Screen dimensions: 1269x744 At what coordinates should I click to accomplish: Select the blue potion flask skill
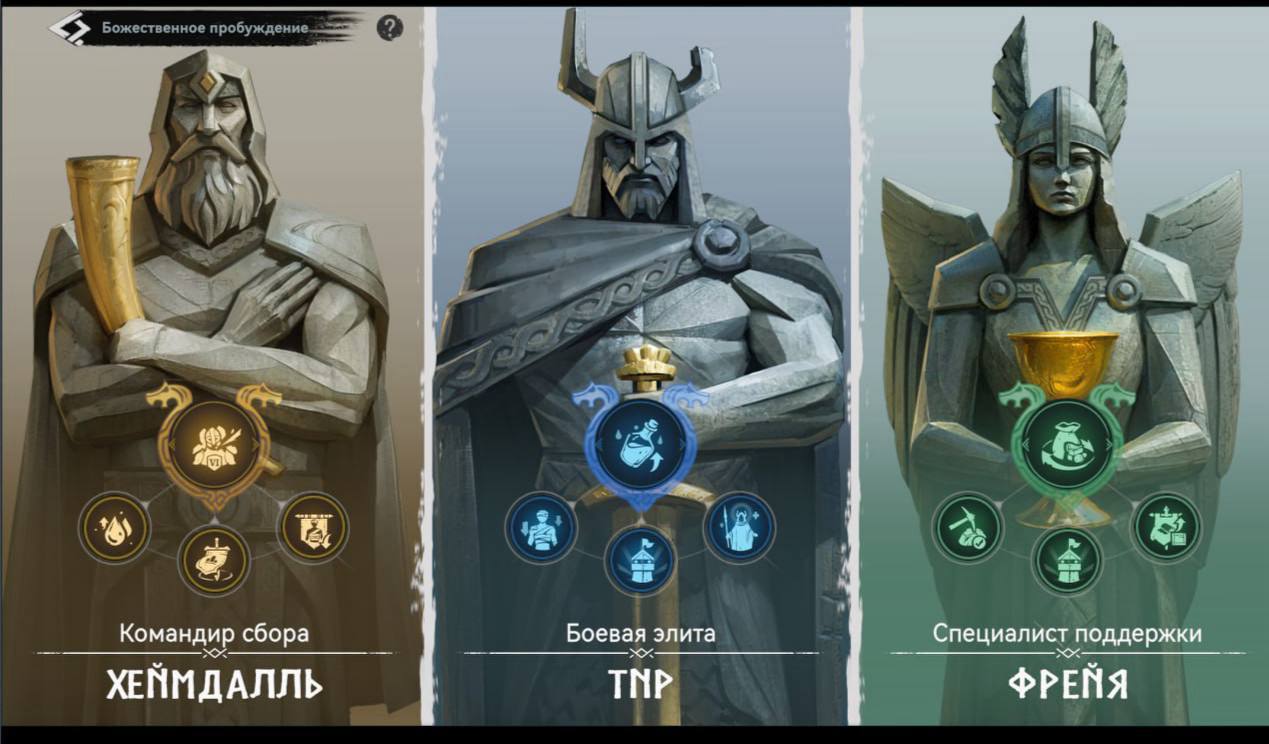640,441
